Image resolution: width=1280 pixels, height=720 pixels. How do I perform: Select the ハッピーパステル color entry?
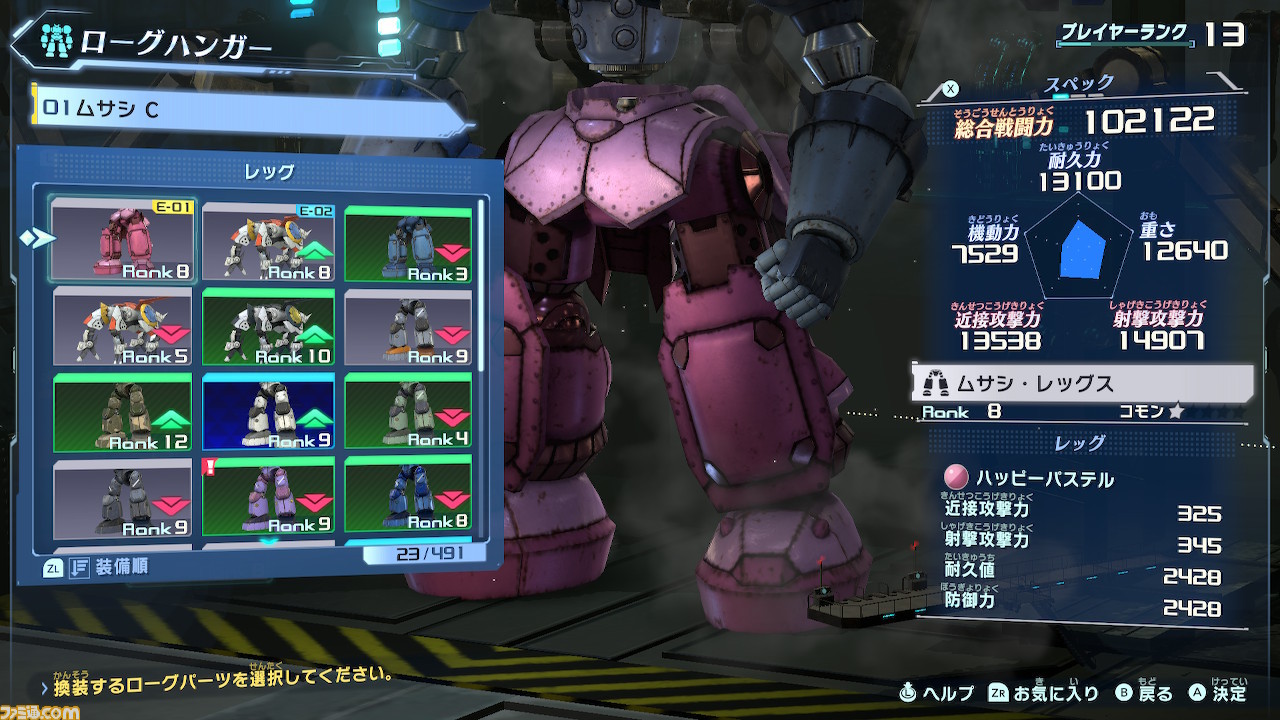(1045, 479)
